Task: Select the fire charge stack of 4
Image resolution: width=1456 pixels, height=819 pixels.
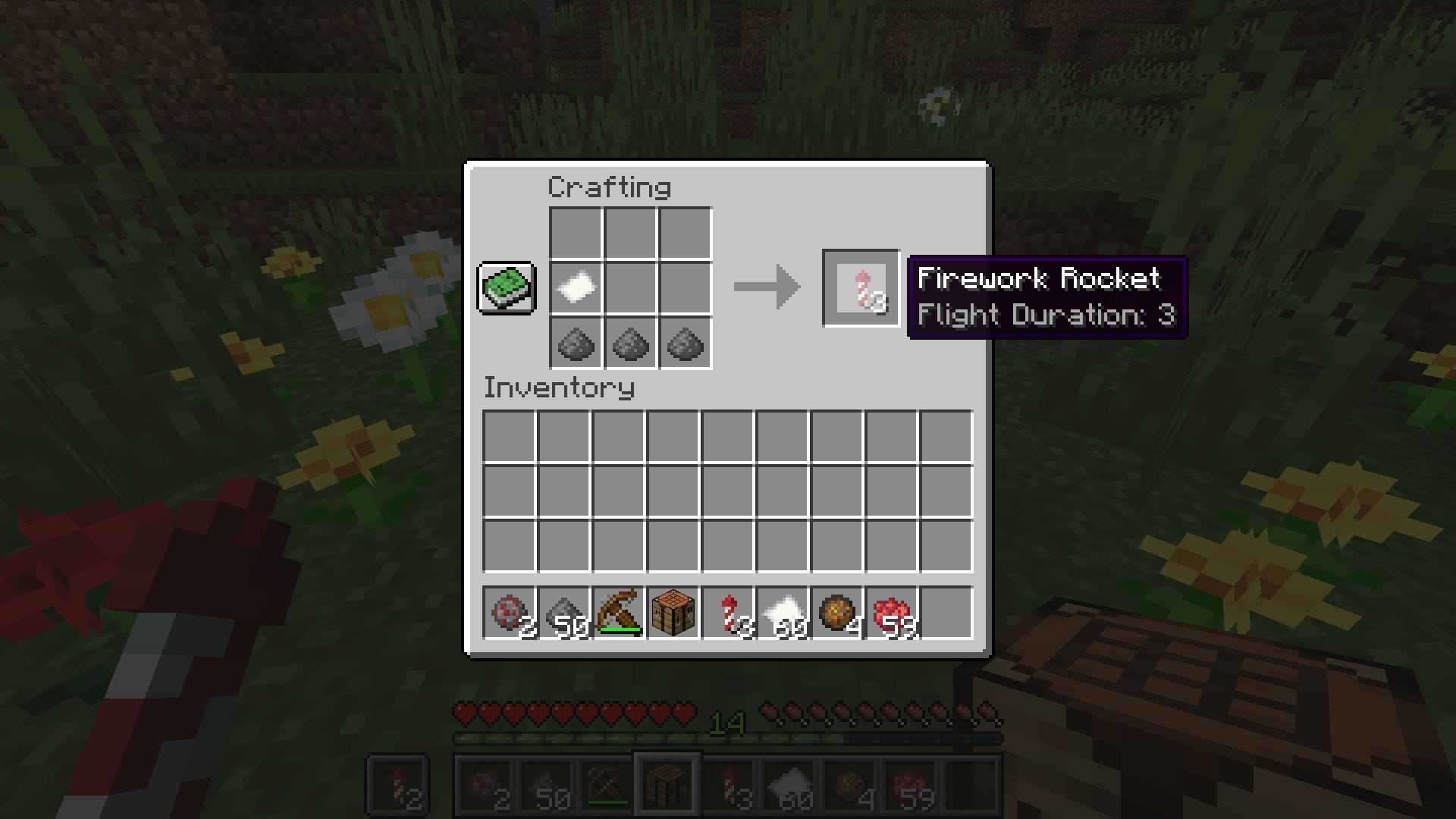Action: tap(837, 613)
